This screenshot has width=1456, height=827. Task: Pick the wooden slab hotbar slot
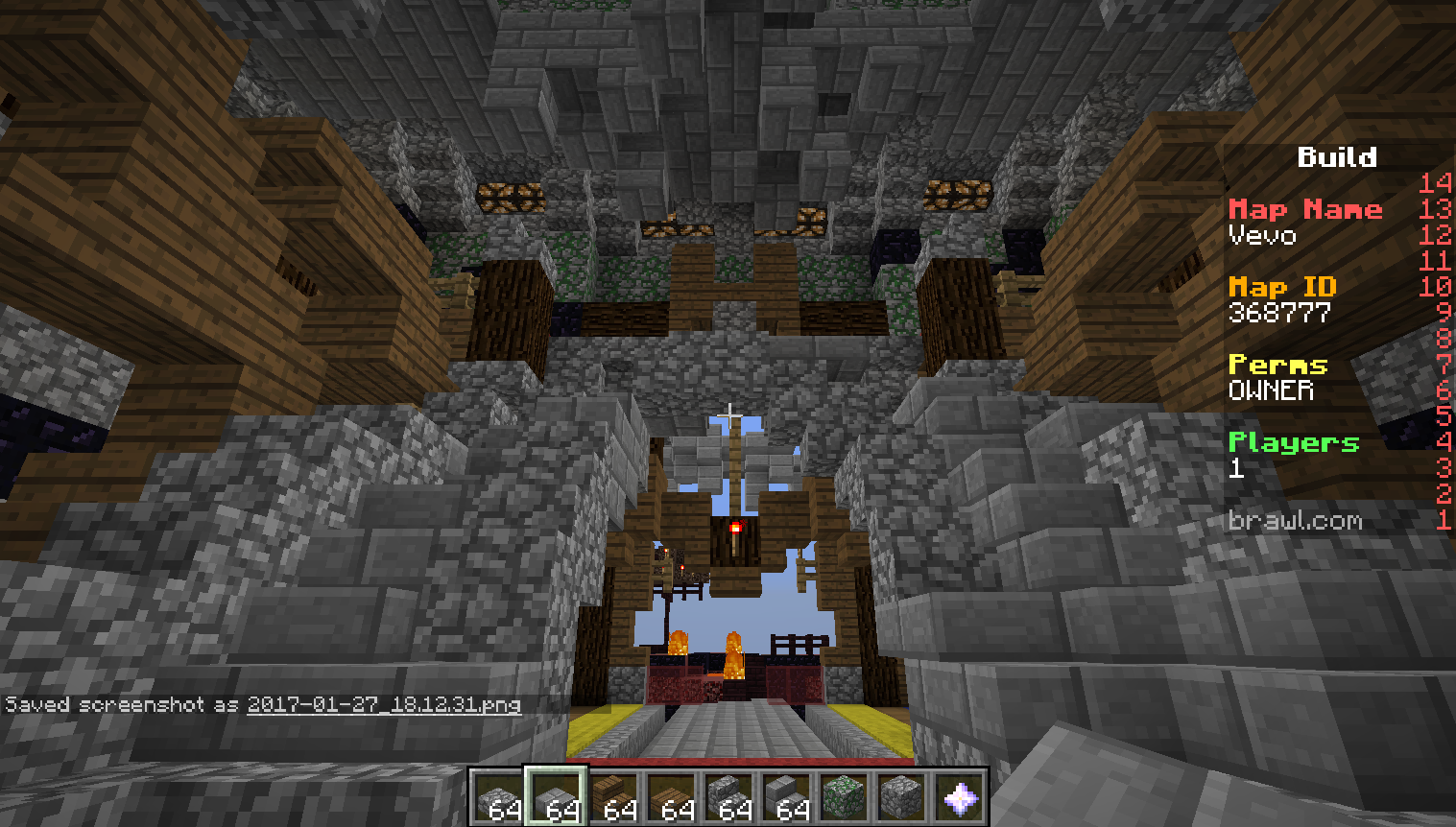672,797
